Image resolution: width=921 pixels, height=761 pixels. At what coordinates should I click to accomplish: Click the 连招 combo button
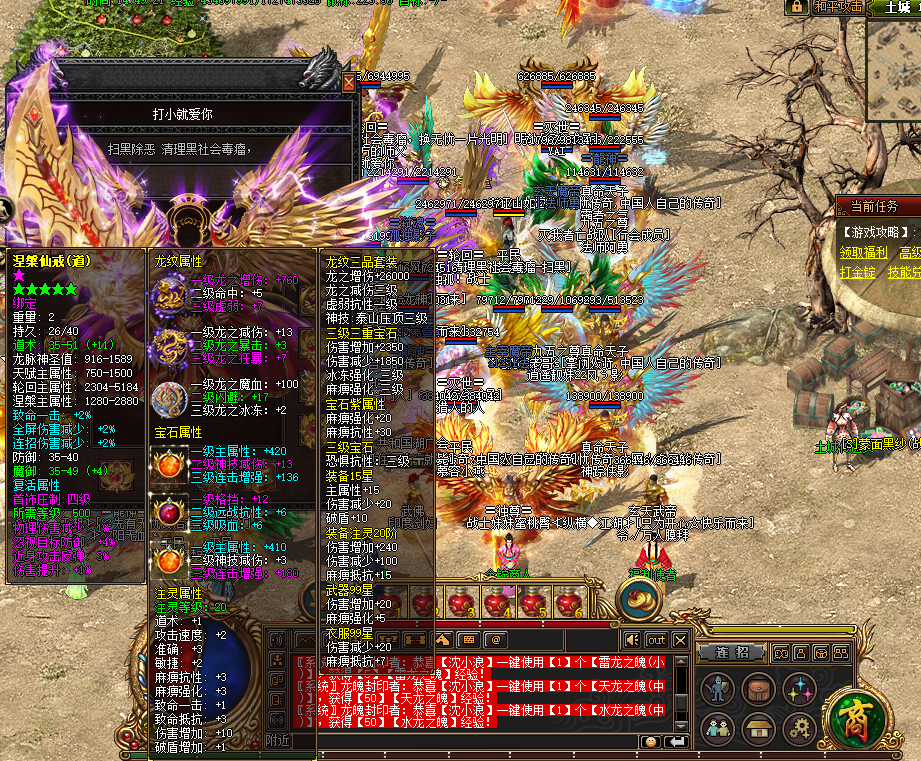click(x=732, y=652)
